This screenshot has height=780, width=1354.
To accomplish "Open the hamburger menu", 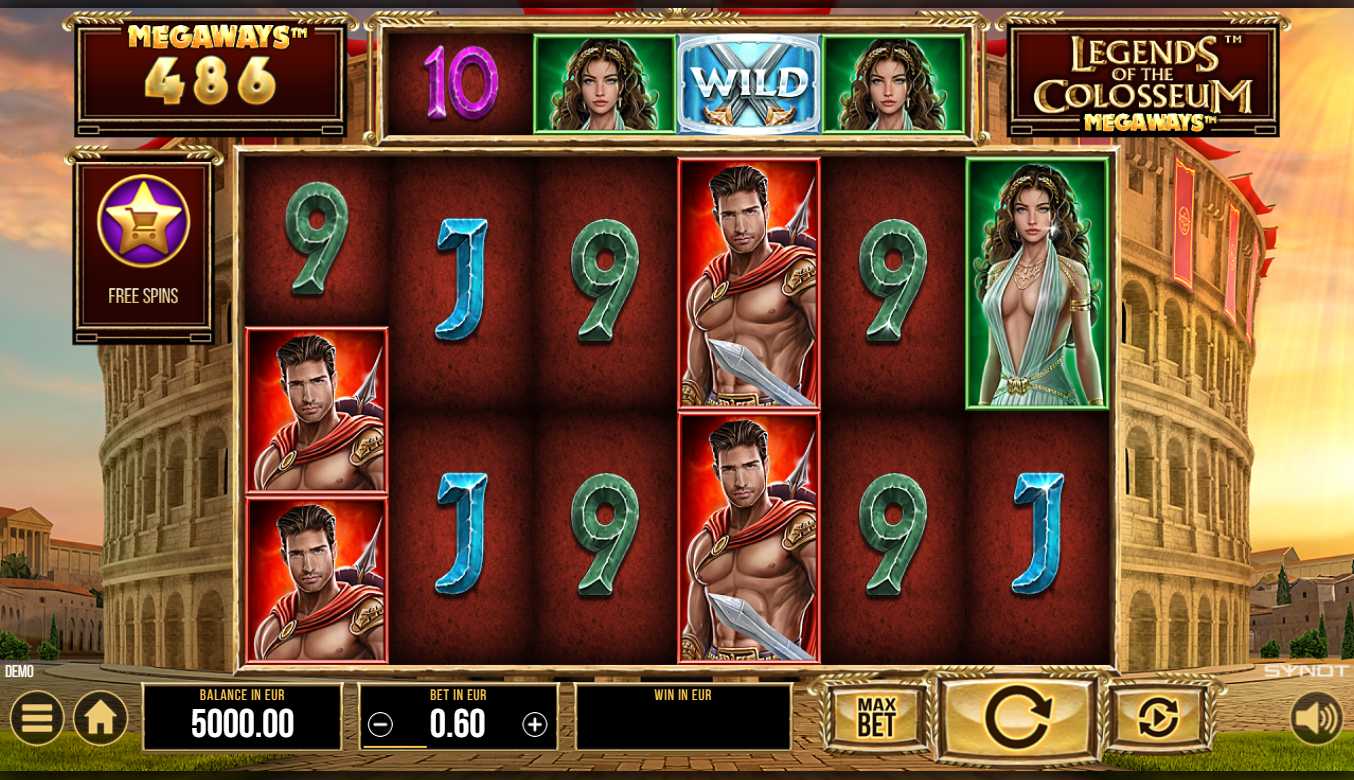I will (37, 718).
